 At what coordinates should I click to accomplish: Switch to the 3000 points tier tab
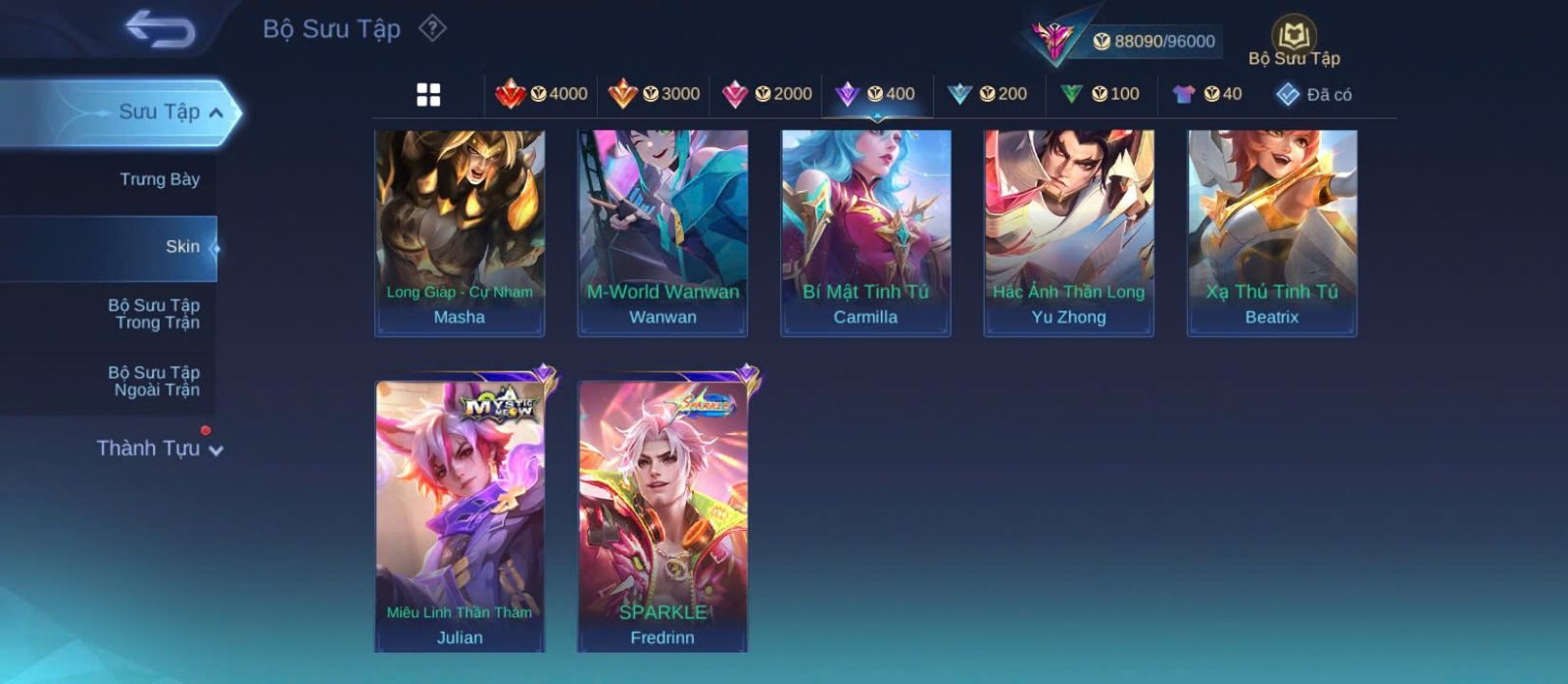click(x=654, y=94)
